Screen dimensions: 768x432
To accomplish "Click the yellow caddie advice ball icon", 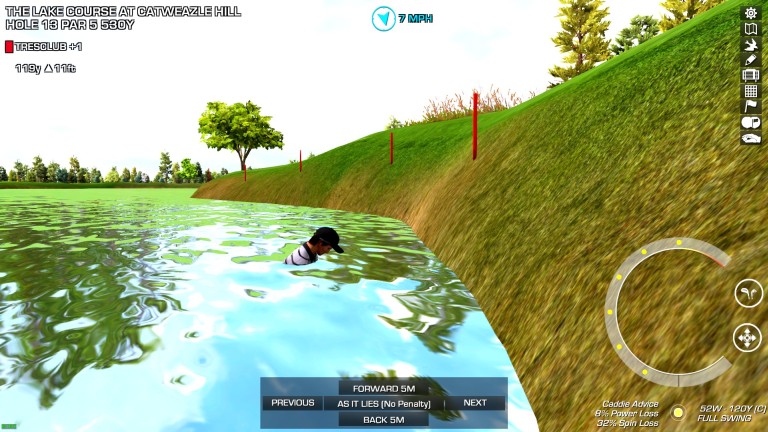I will (678, 412).
